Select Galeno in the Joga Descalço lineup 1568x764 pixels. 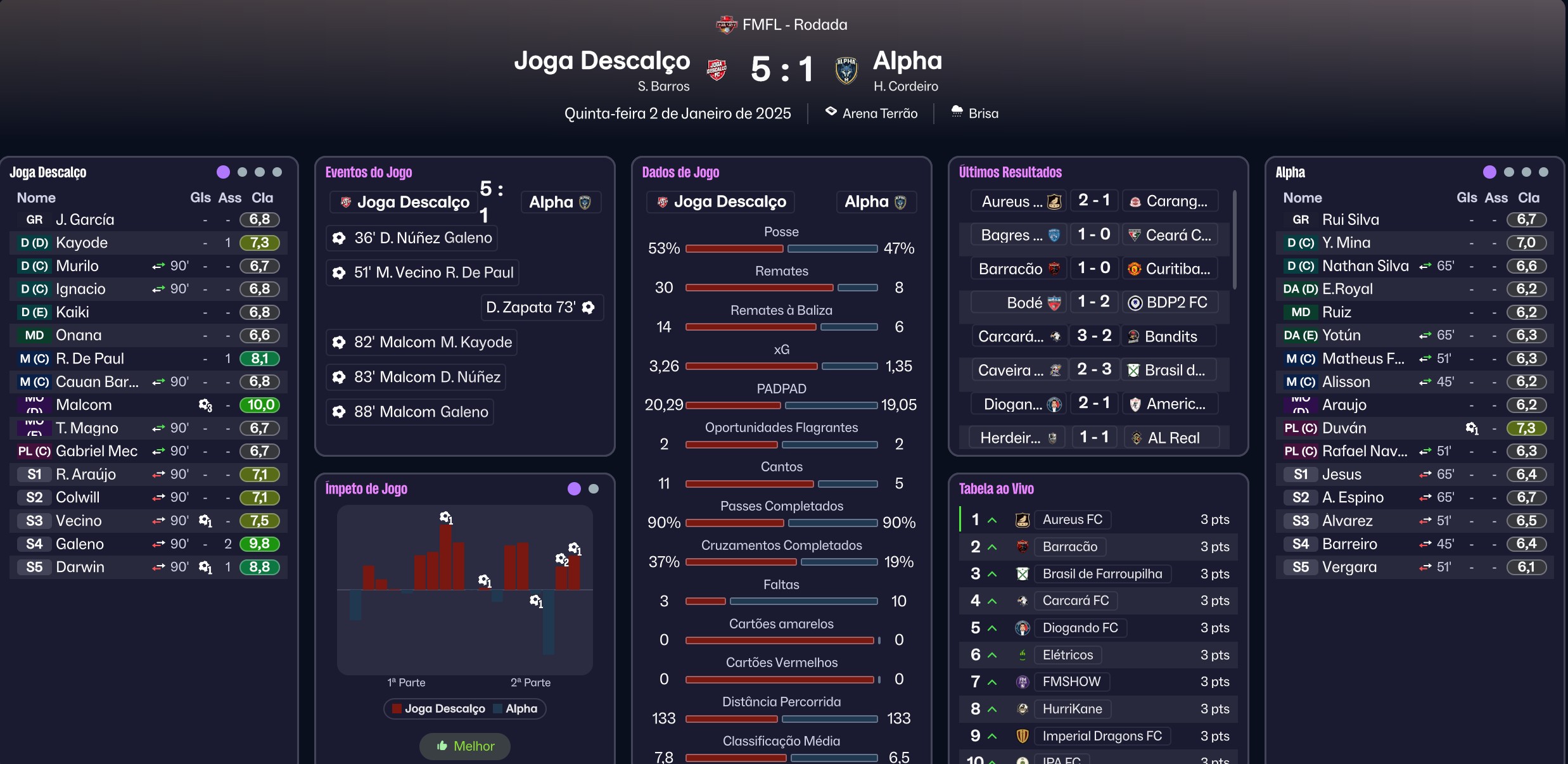pyautogui.click(x=80, y=544)
